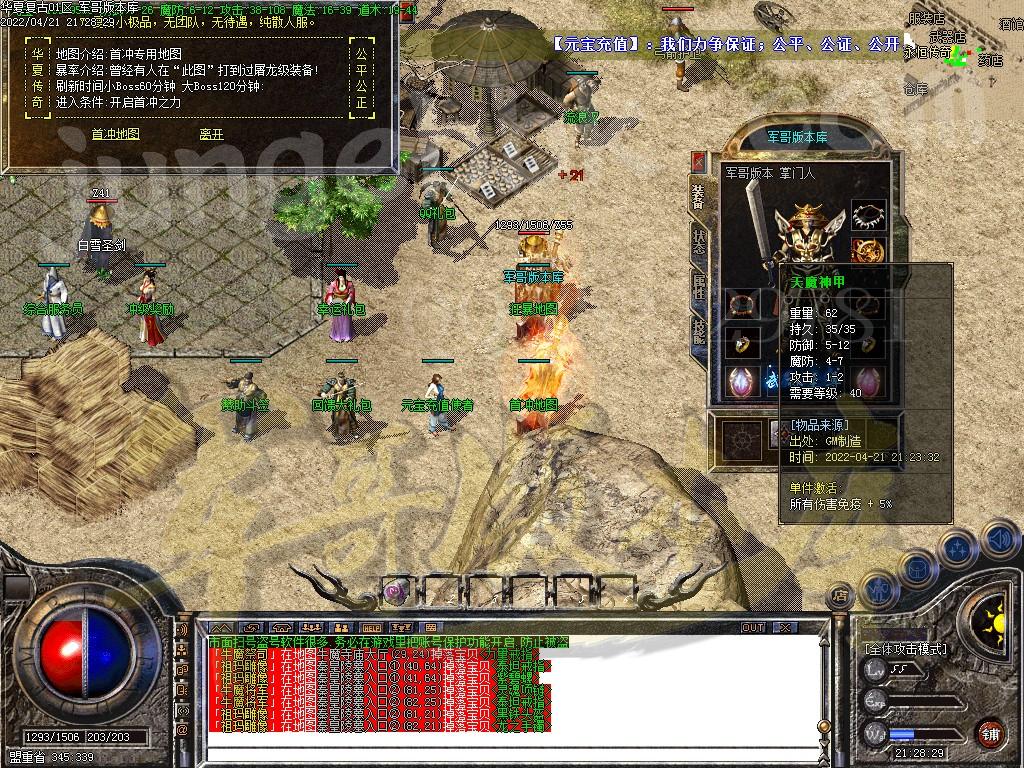This screenshot has height=768, width=1024.
Task: Close the character equipment panel
Action: pyautogui.click(x=698, y=163)
